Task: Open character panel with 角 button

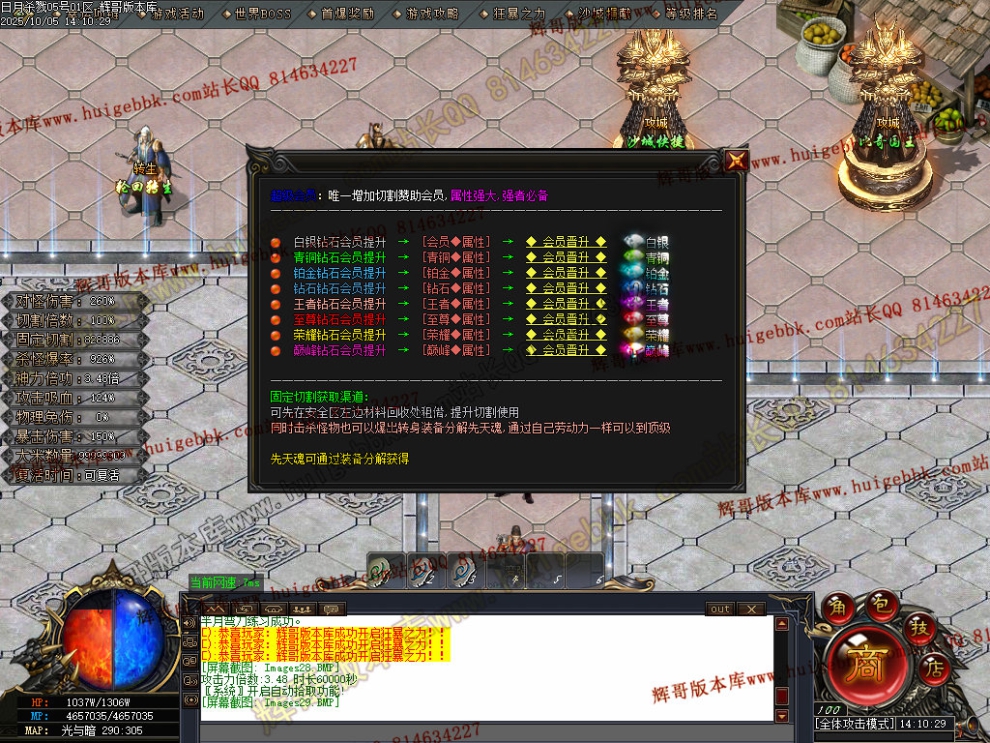Action: [x=837, y=608]
